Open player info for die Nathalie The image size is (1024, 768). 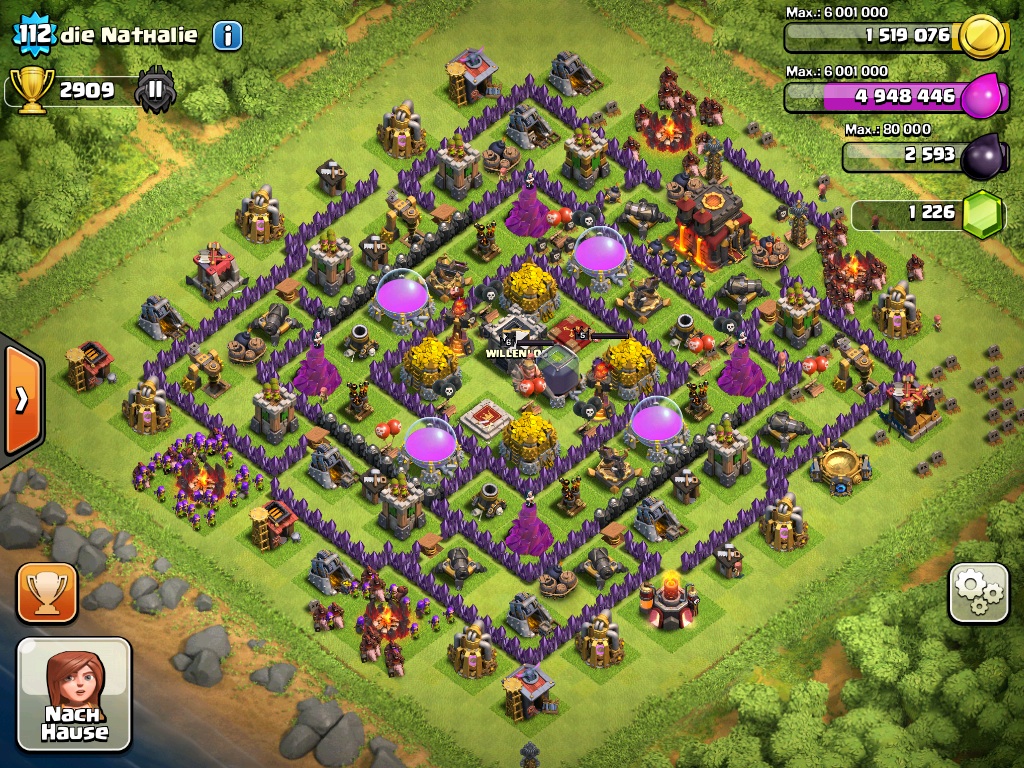(227, 36)
